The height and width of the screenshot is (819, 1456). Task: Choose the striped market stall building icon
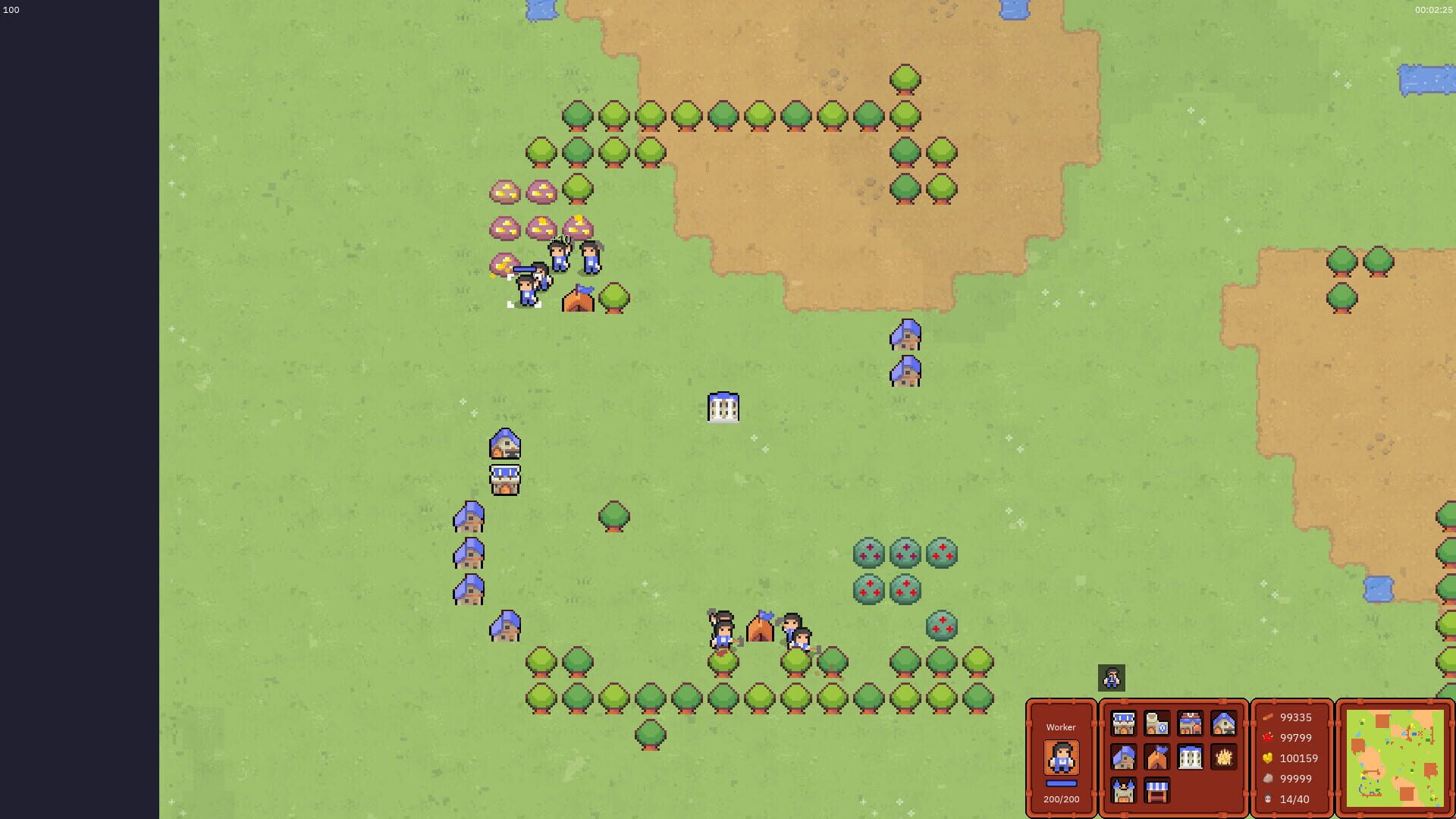[1156, 792]
